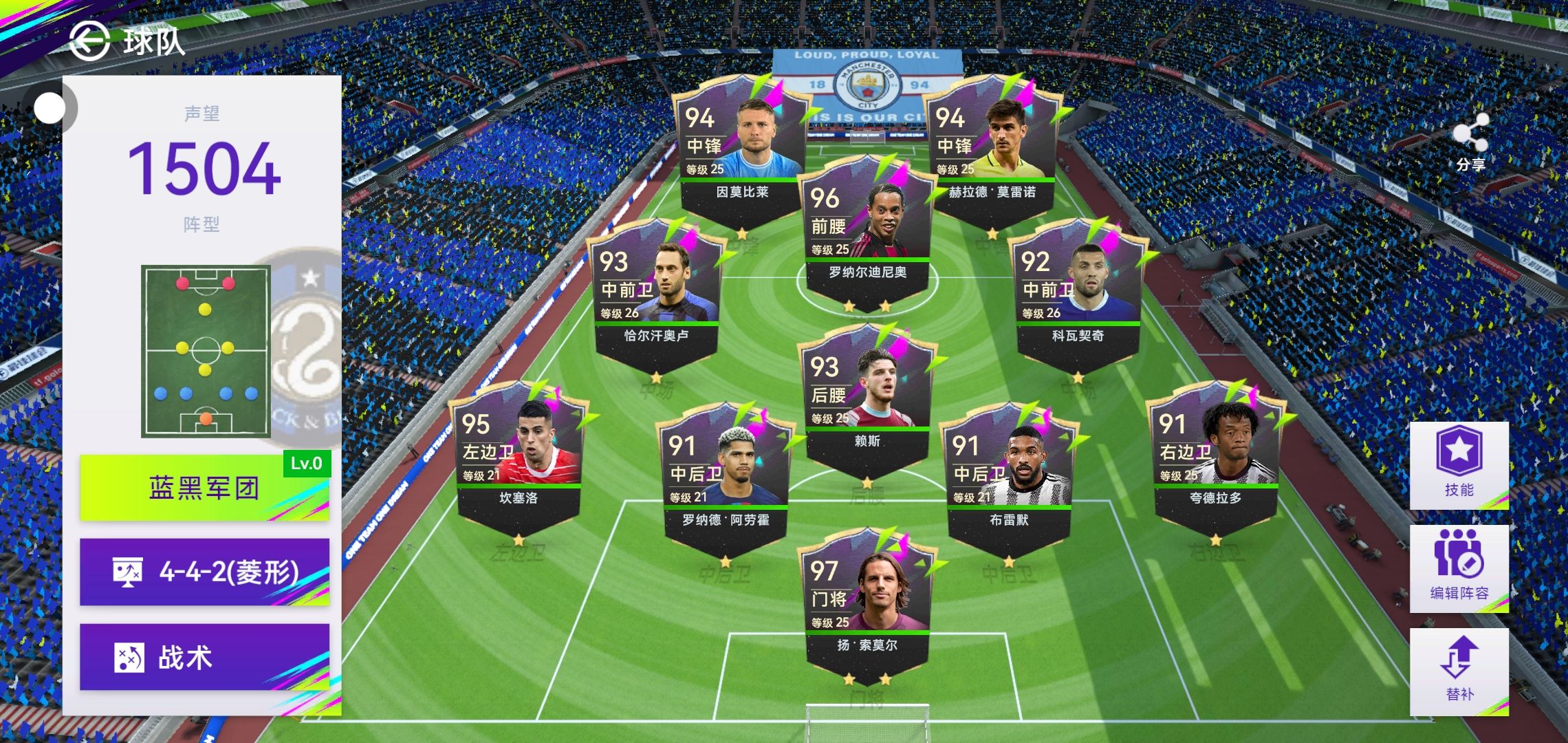This screenshot has width=1568, height=743.
Task: Open the 技能 skills panel
Action: click(1459, 464)
